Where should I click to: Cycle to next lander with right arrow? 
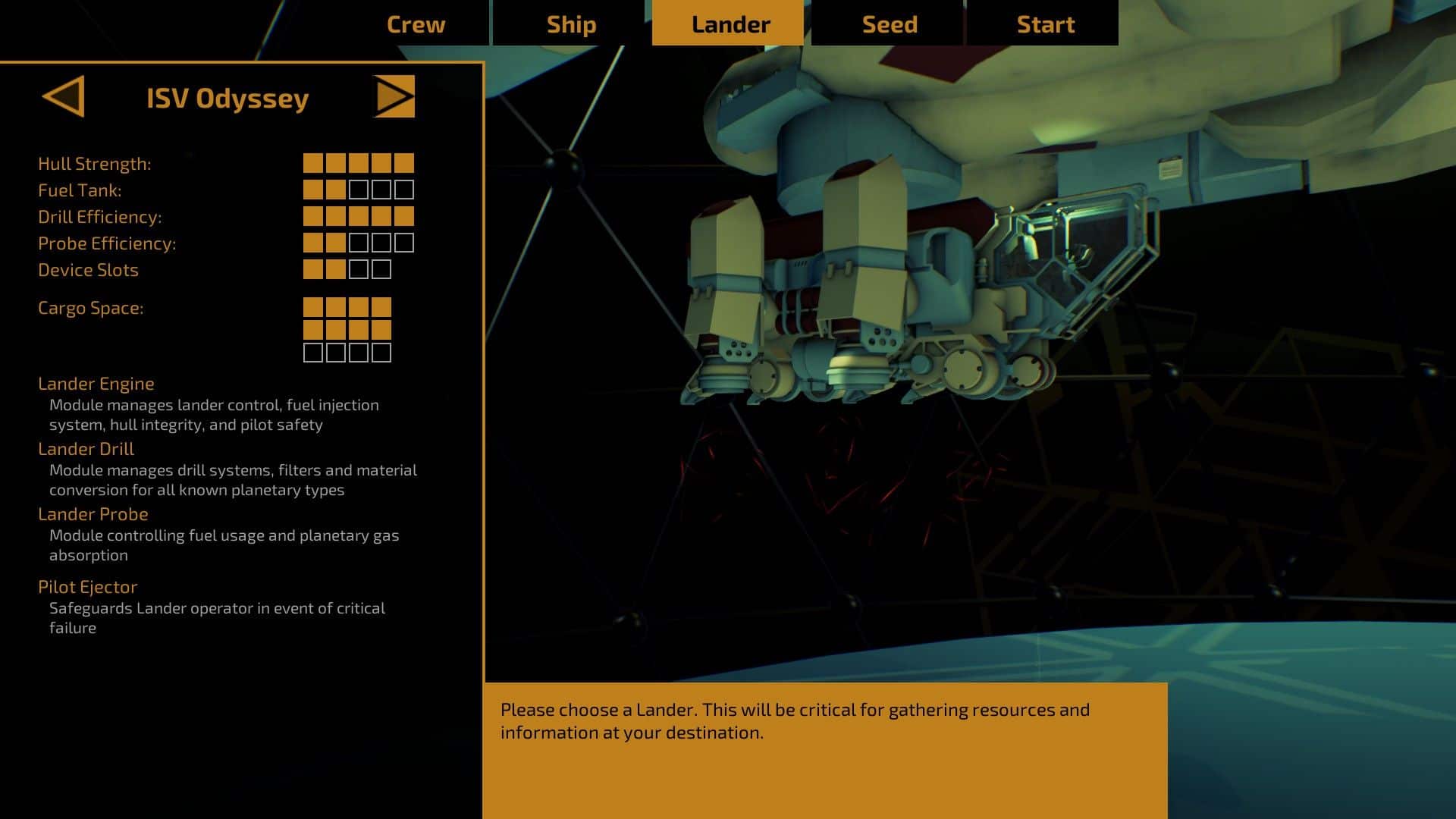[394, 96]
